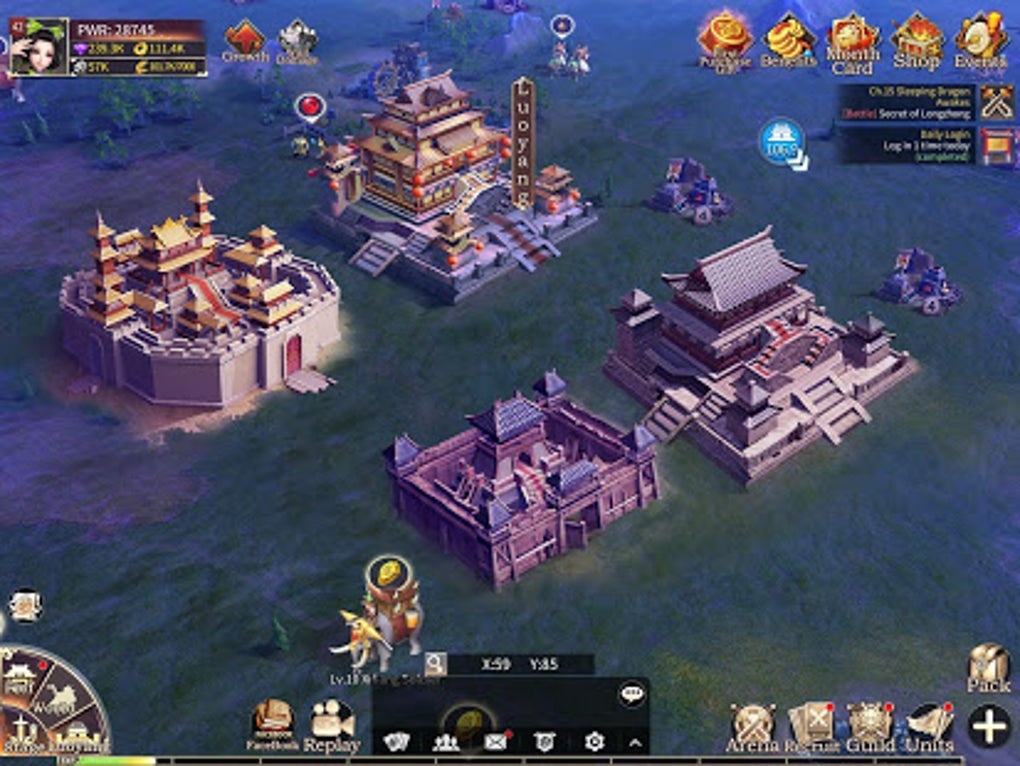Expand the plus menu button
This screenshot has width=1020, height=766.
click(989, 725)
